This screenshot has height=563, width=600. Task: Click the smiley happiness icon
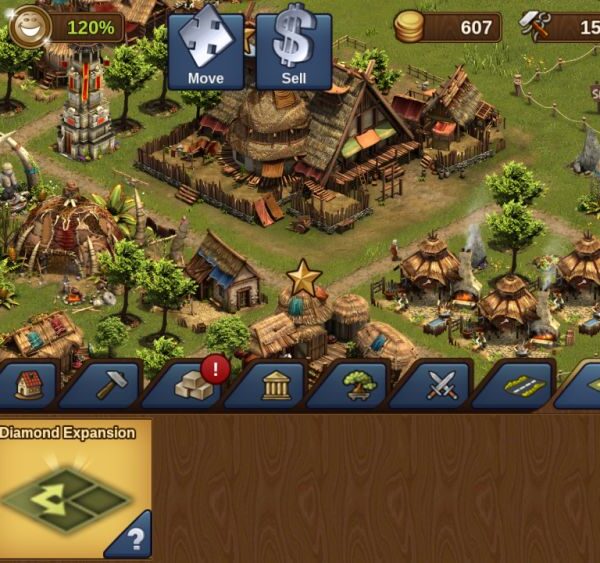pos(30,25)
